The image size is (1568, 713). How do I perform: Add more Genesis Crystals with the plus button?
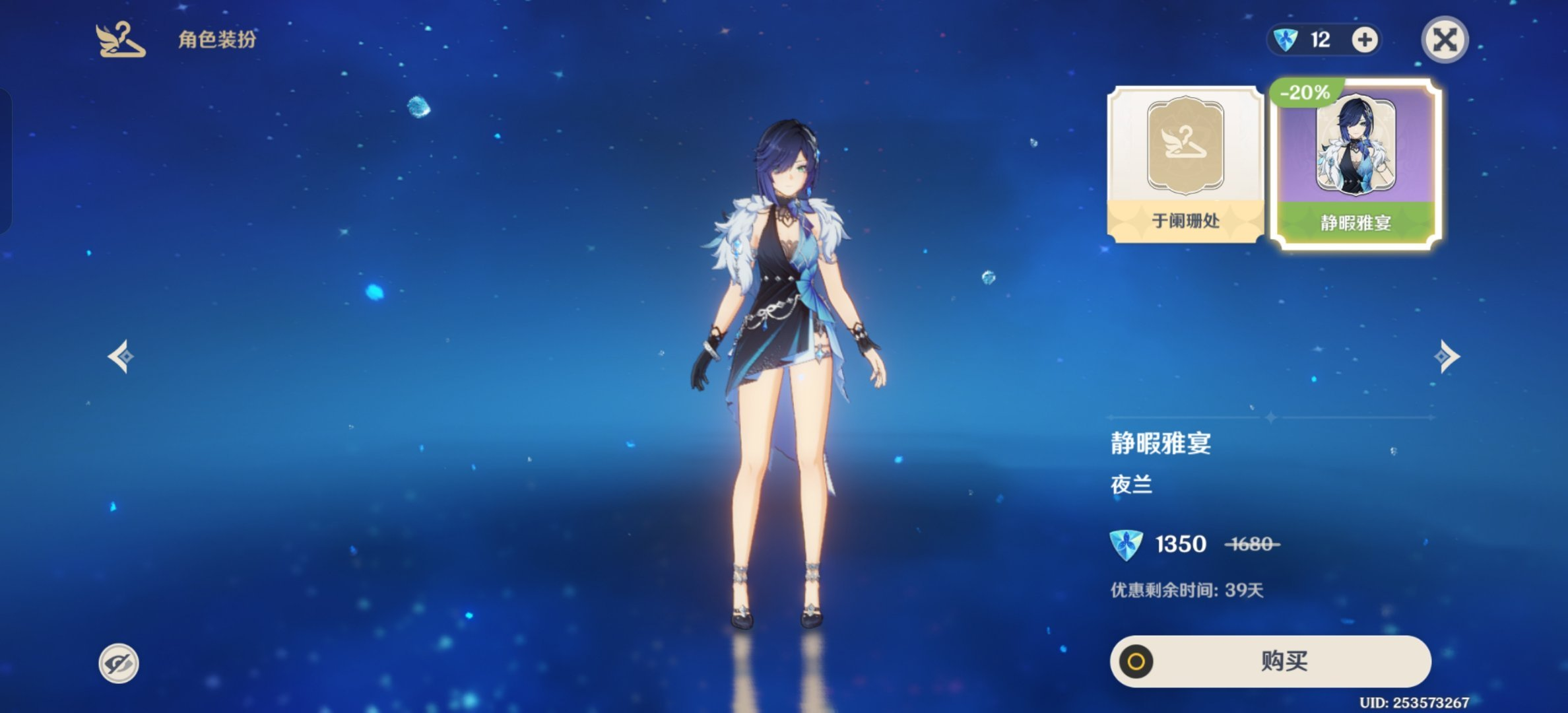[1364, 40]
